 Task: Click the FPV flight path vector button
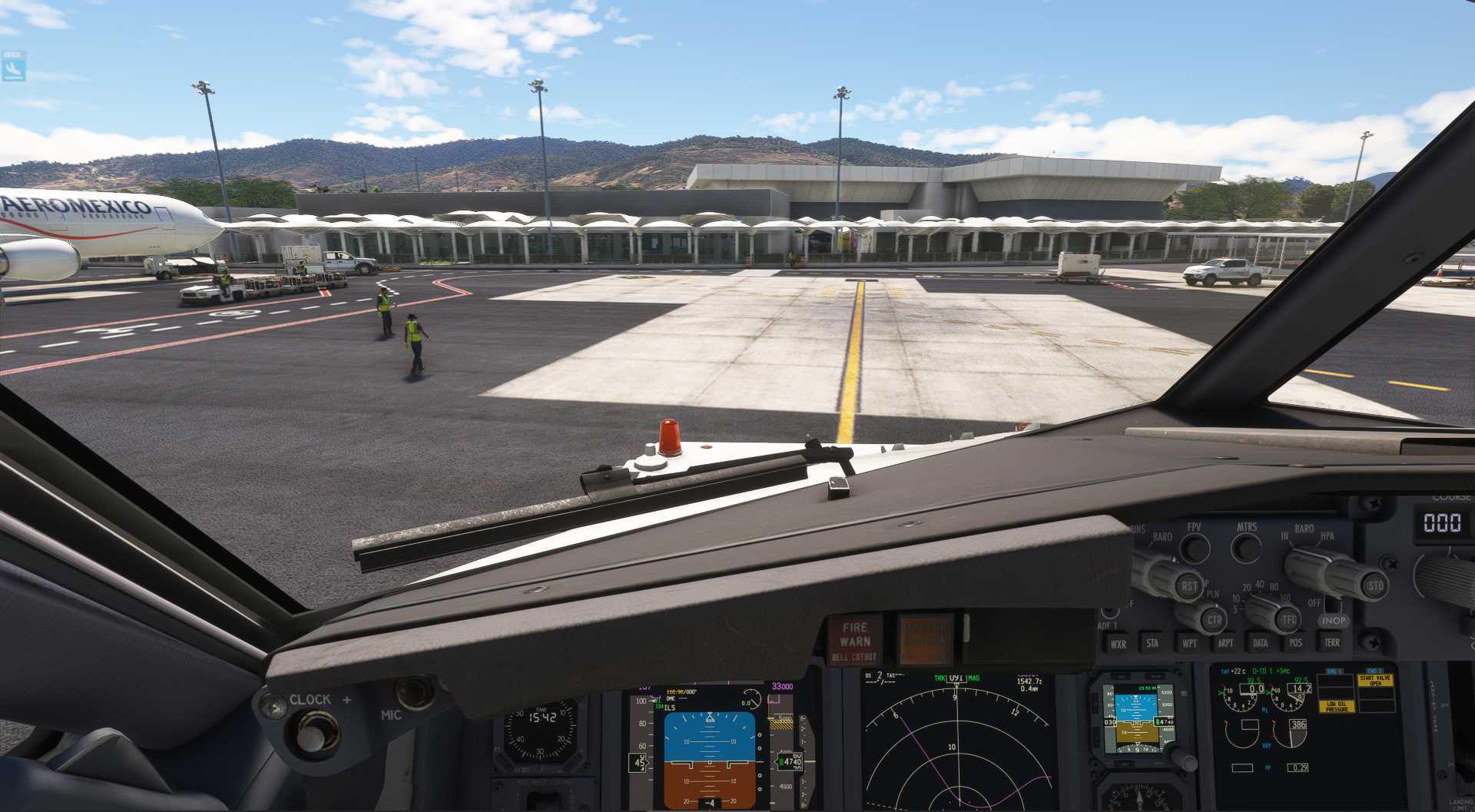(x=1194, y=548)
